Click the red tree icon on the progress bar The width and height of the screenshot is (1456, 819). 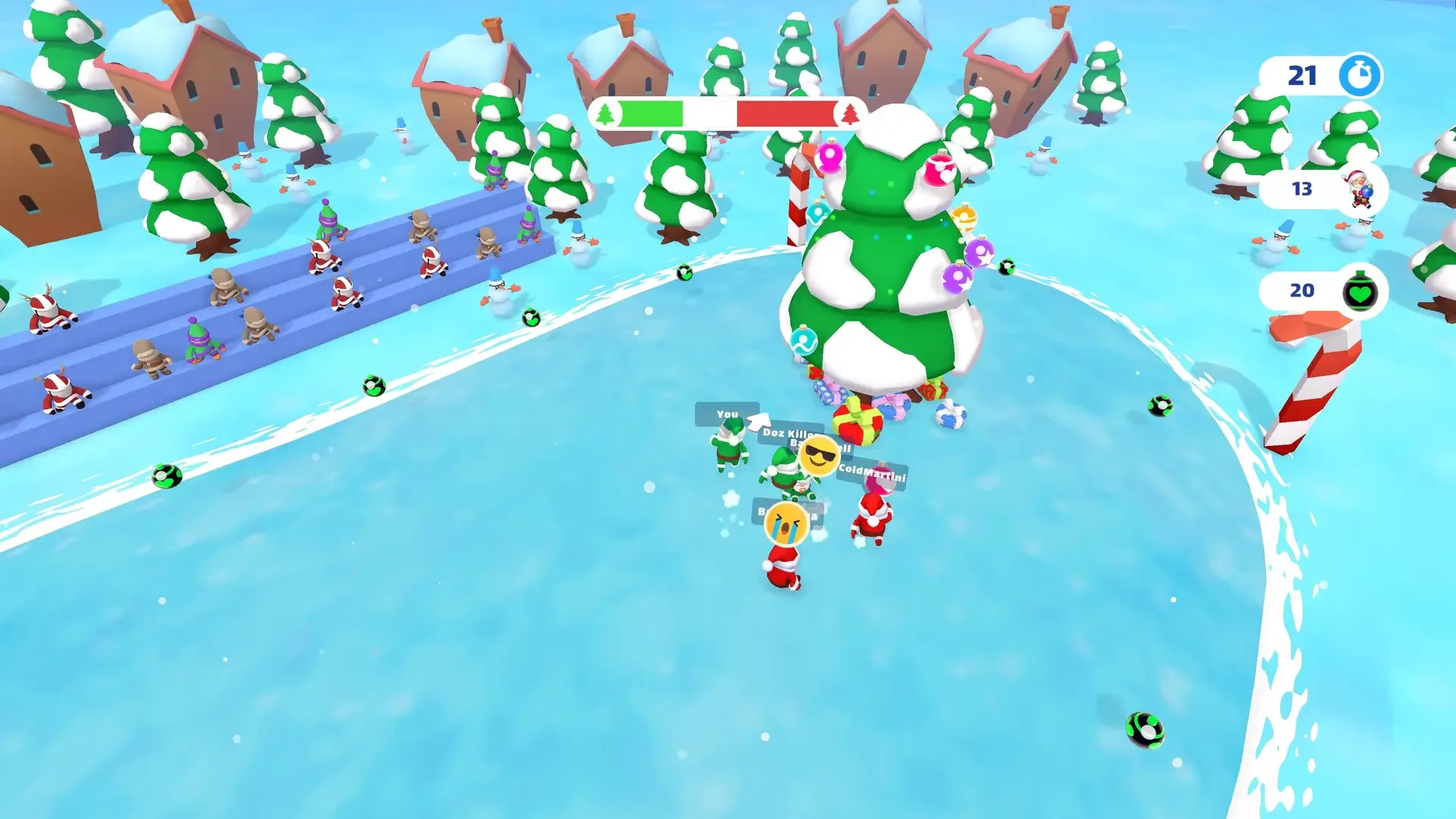pyautogui.click(x=849, y=114)
